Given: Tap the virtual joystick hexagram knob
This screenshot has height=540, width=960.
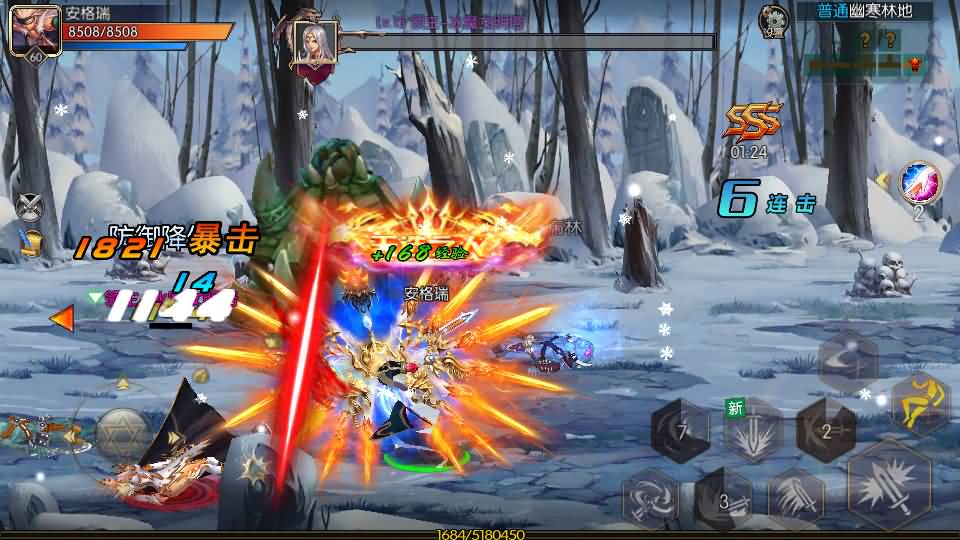Looking at the screenshot, I should (x=123, y=433).
